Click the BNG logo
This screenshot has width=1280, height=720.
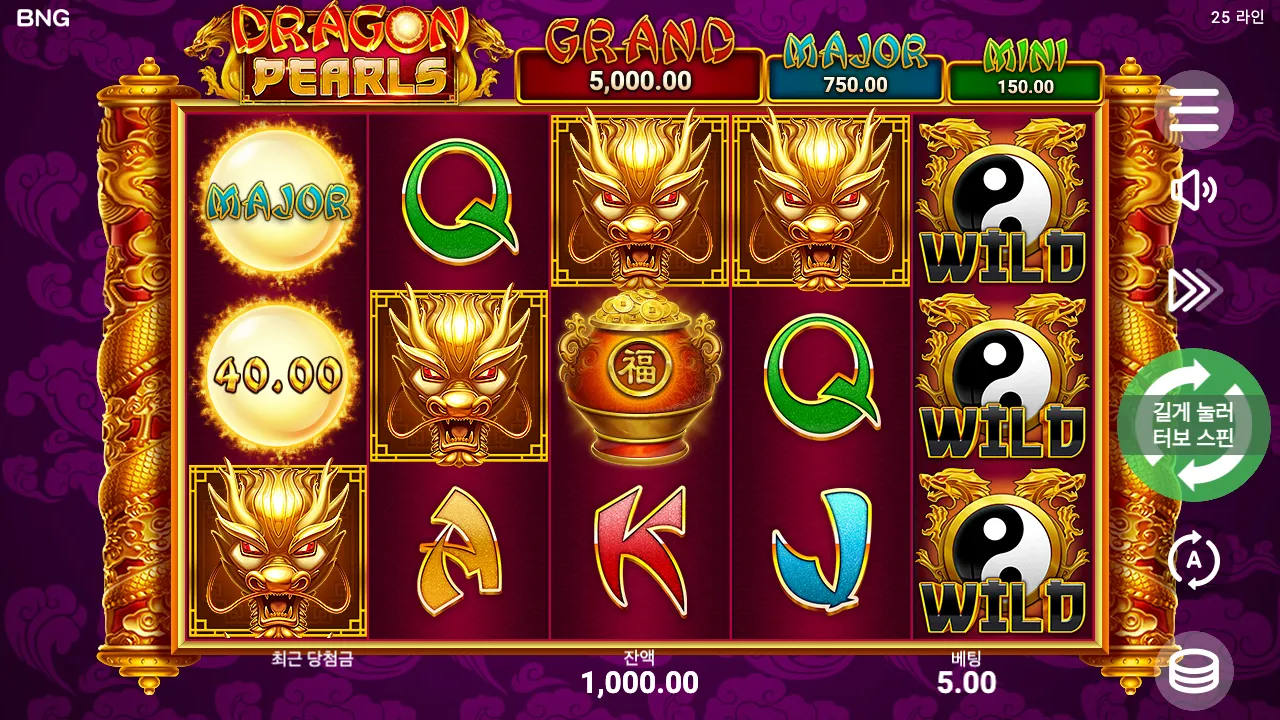click(44, 18)
